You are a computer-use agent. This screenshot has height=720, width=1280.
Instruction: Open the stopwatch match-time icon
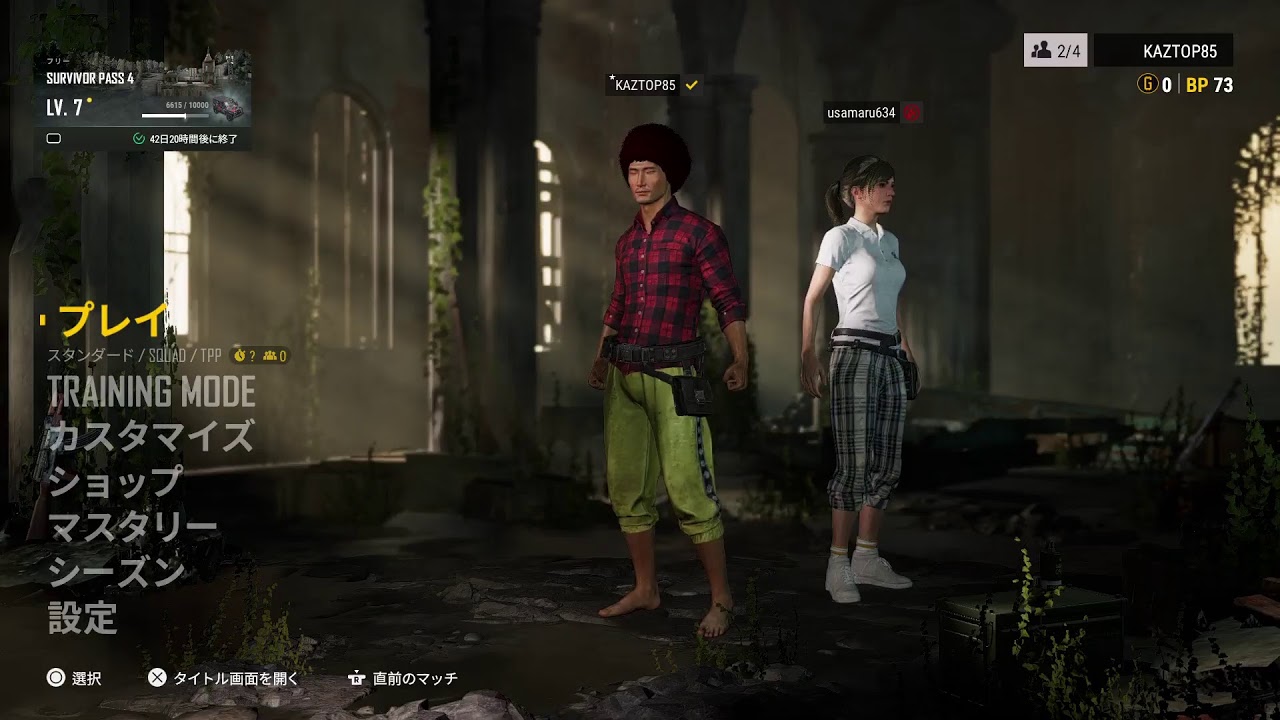pyautogui.click(x=240, y=353)
